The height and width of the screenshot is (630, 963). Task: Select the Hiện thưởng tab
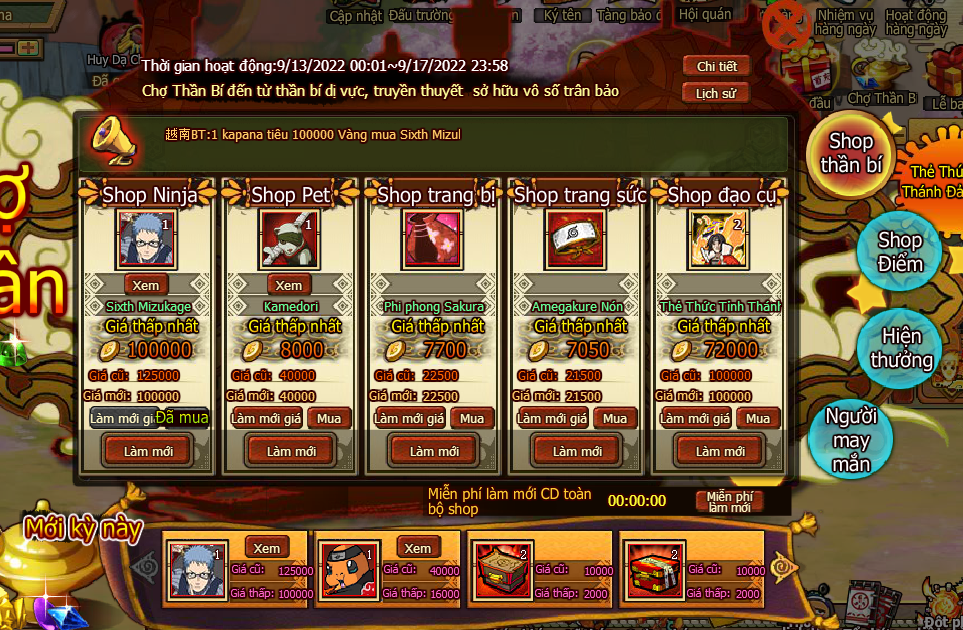(900, 347)
